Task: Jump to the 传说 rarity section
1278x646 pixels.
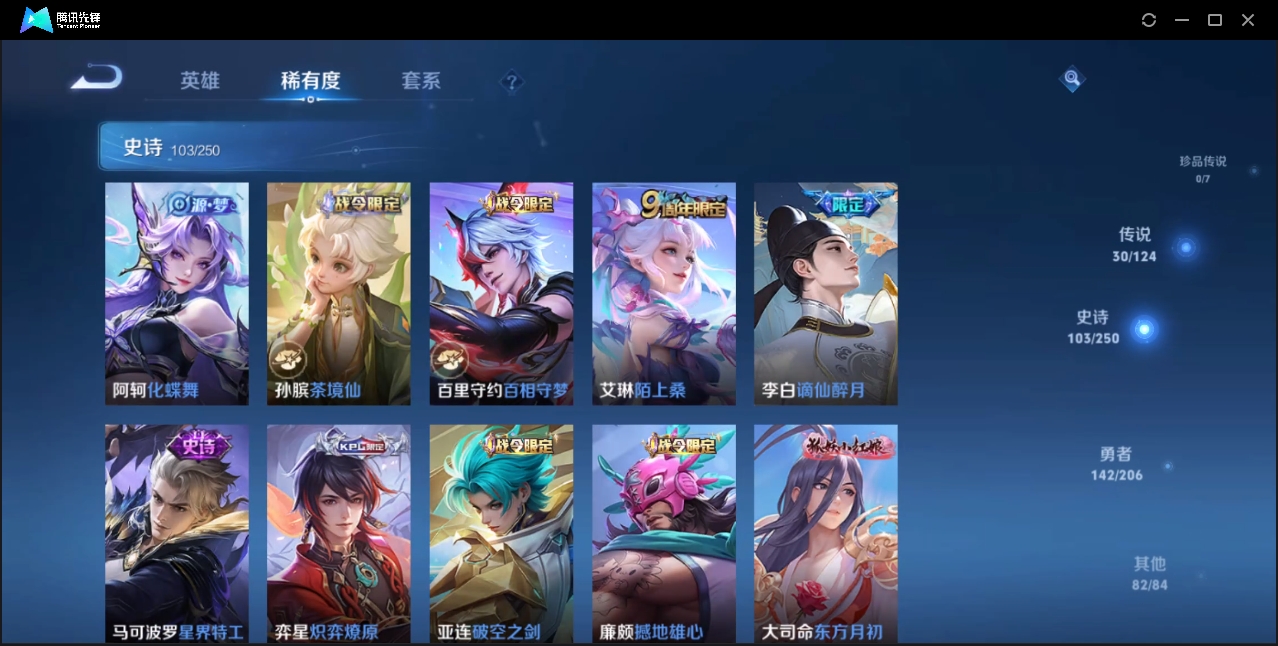Action: (x=1135, y=244)
